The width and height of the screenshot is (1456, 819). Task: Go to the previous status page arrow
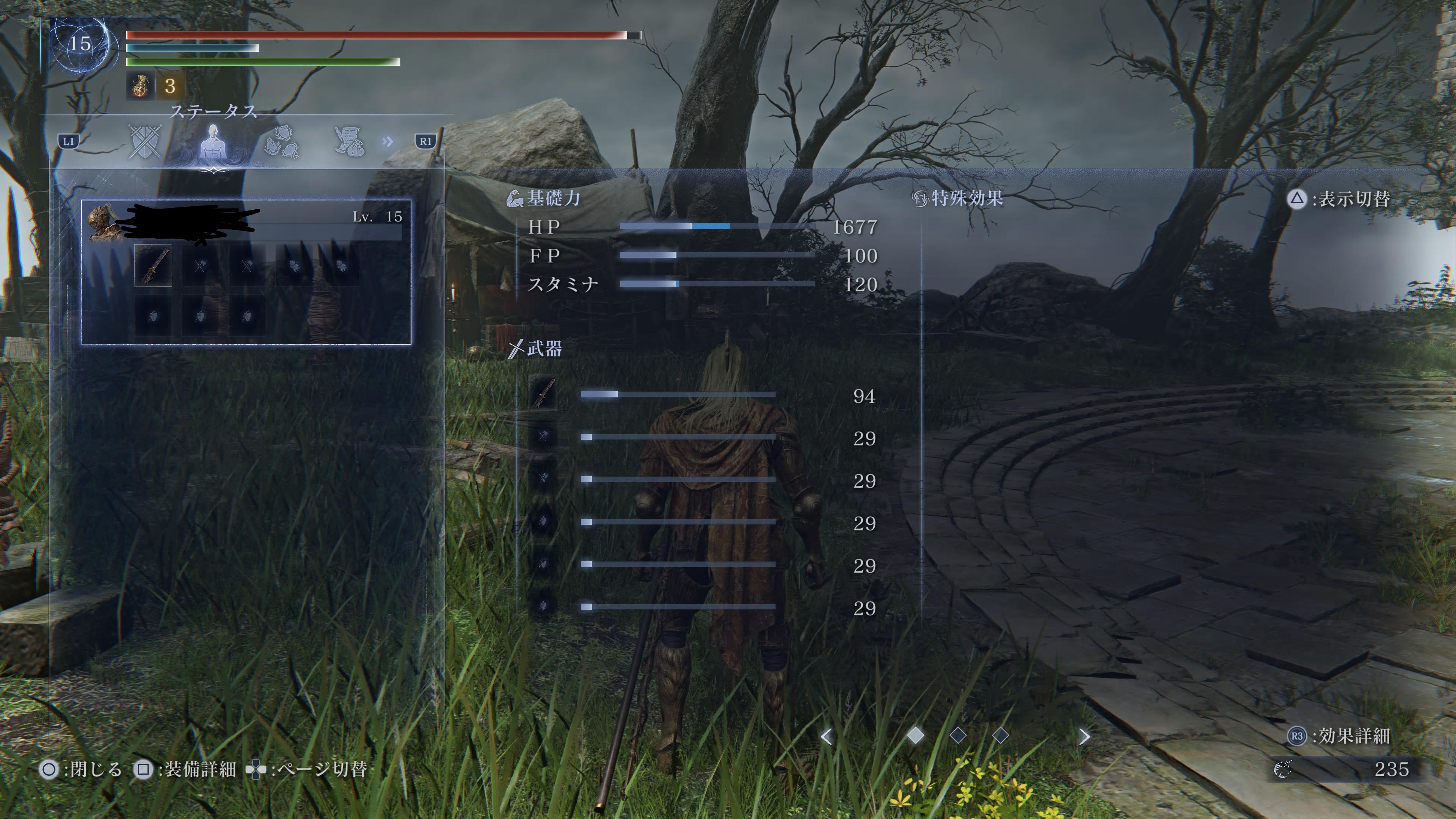[x=826, y=736]
